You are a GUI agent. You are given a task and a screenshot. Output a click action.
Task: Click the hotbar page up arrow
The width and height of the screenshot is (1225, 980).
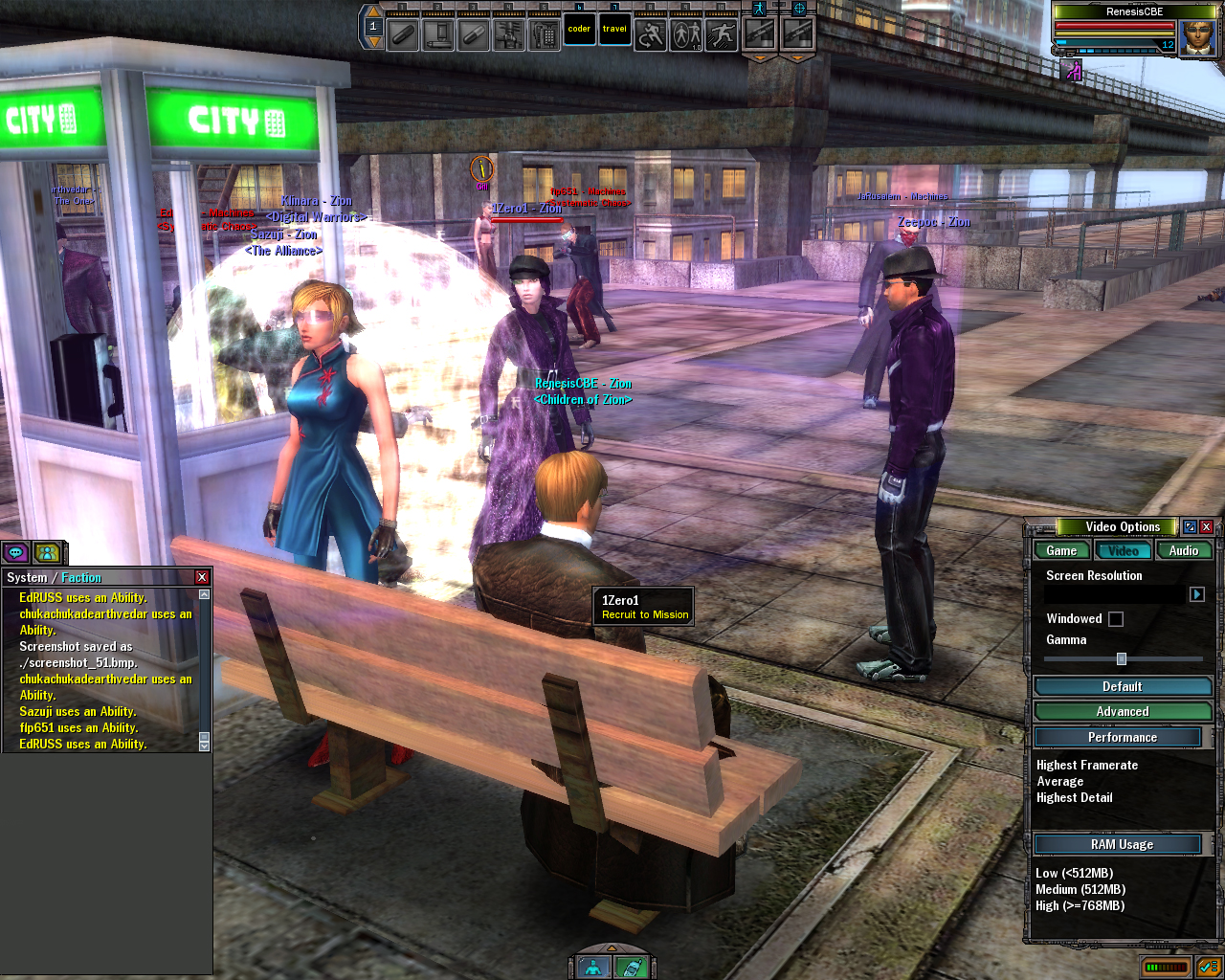(x=373, y=11)
